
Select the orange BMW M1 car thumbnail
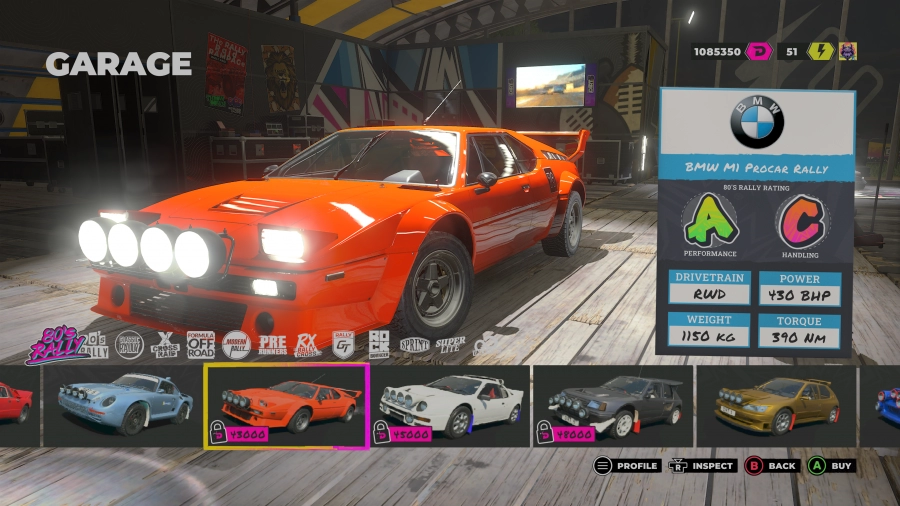pyautogui.click(x=287, y=405)
